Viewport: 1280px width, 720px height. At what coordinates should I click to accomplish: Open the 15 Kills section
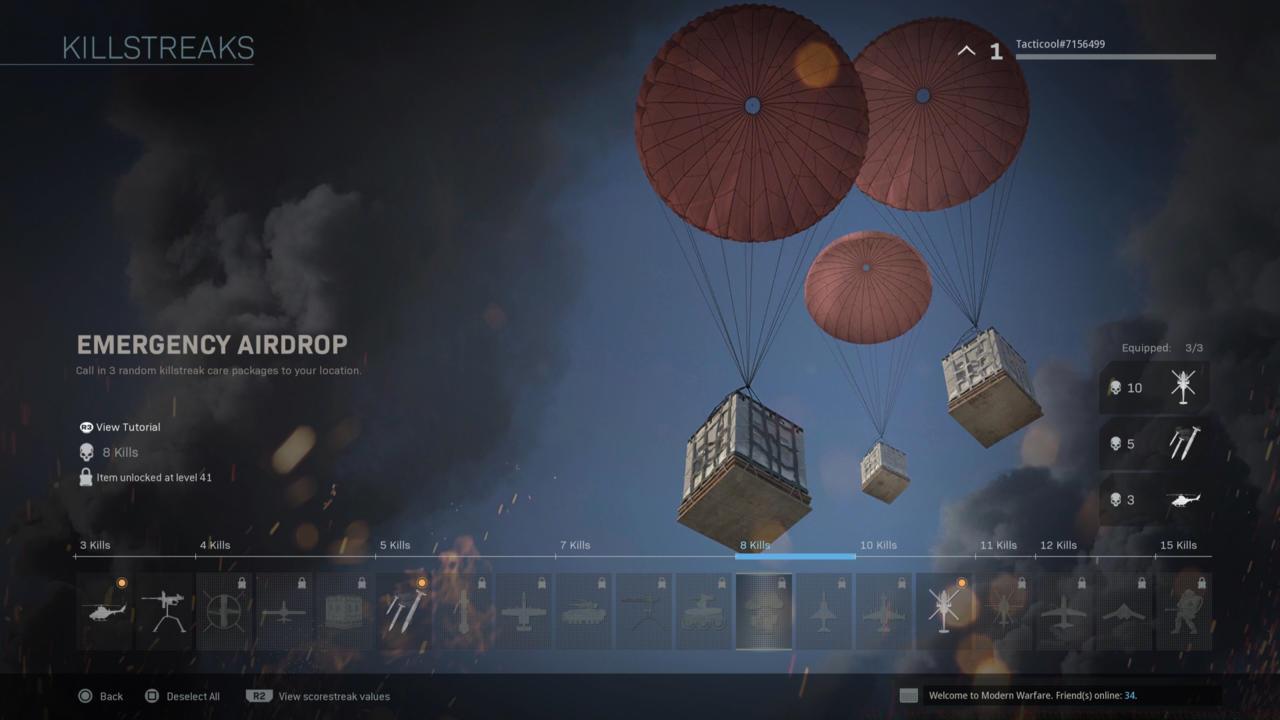pos(1180,545)
